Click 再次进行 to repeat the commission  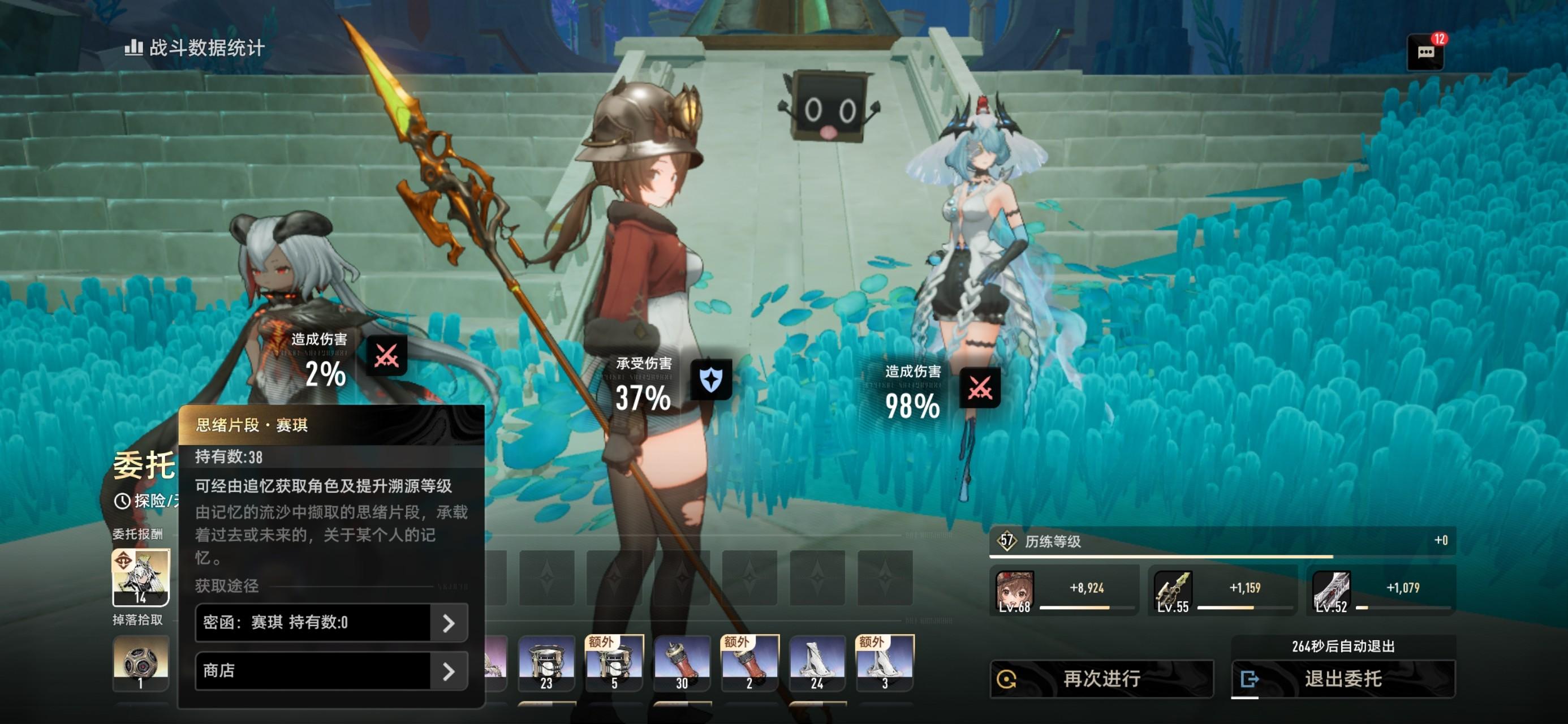pyautogui.click(x=1102, y=678)
